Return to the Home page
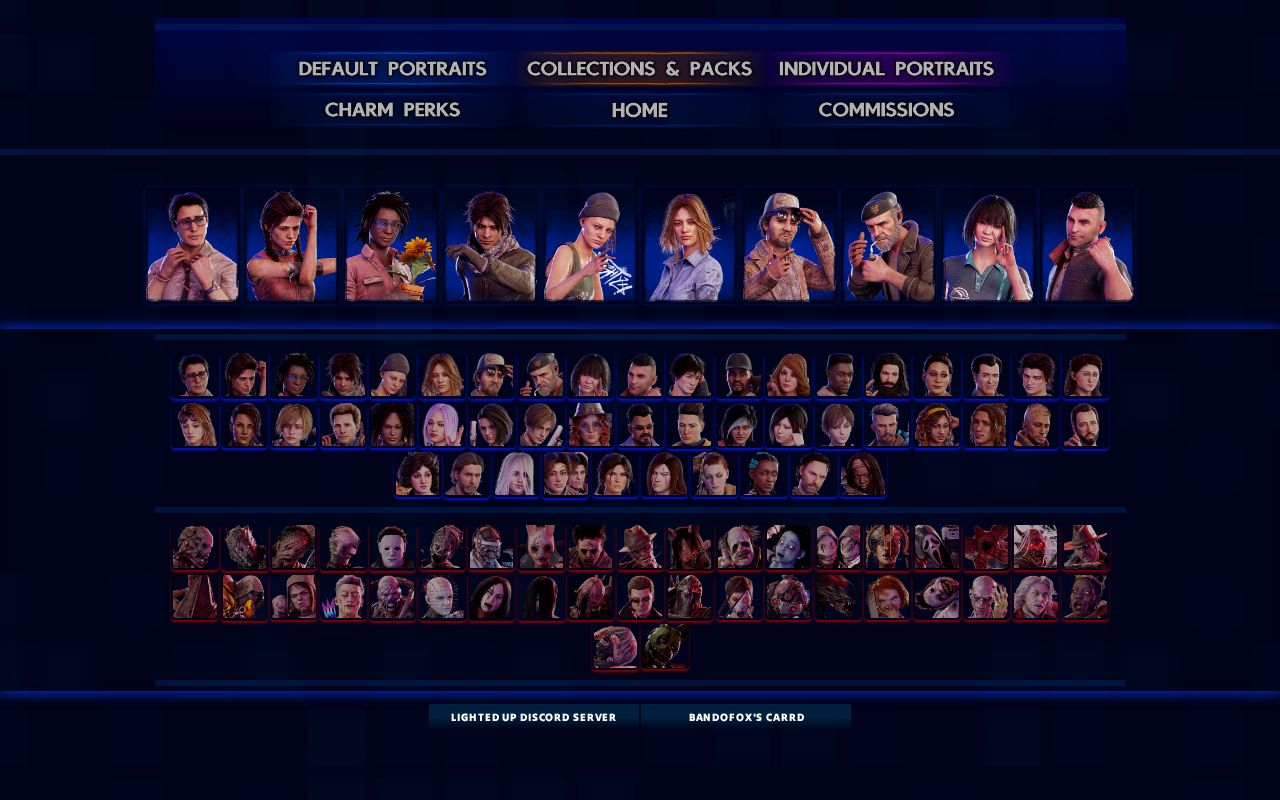This screenshot has width=1280, height=800. [x=639, y=110]
